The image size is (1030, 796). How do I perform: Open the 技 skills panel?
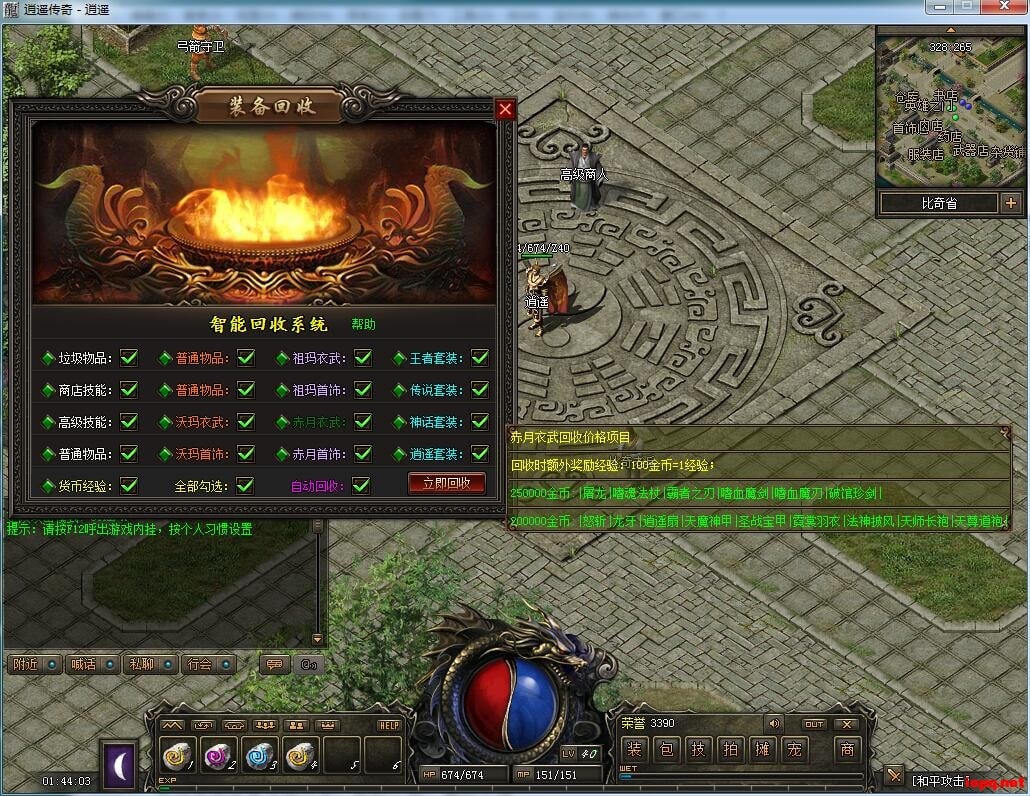coord(699,749)
